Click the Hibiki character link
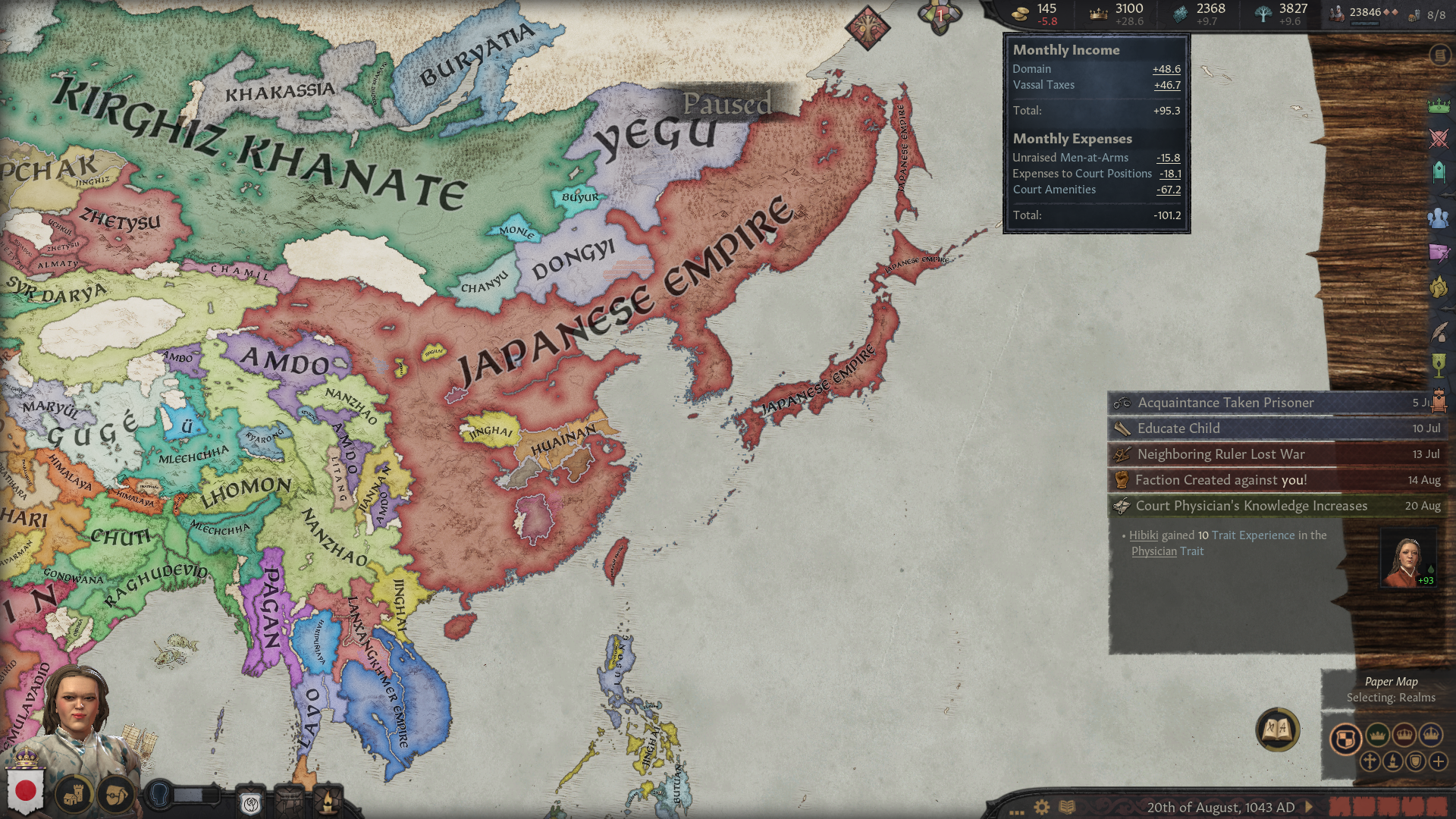 (x=1144, y=535)
